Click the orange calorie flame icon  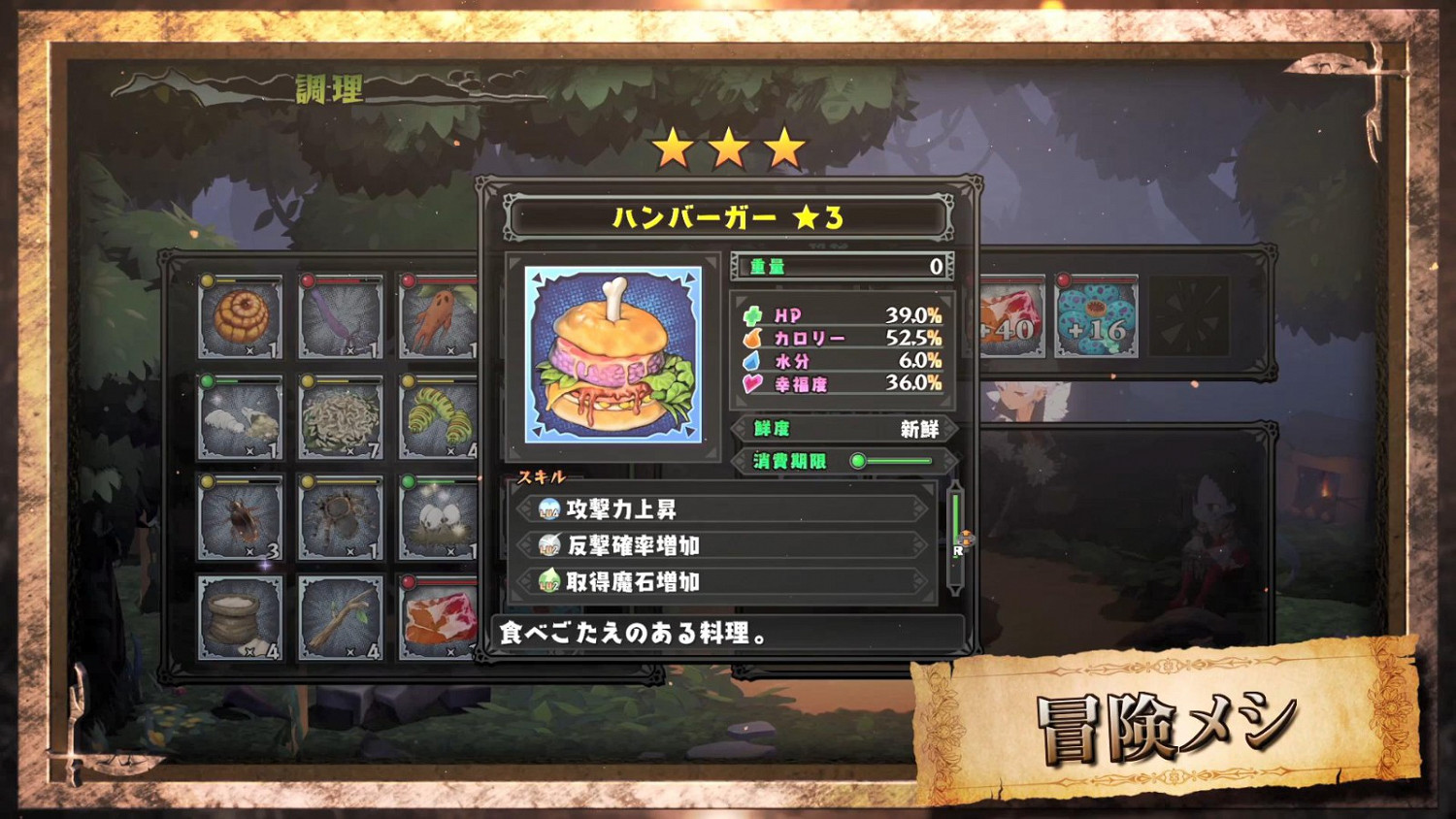751,338
